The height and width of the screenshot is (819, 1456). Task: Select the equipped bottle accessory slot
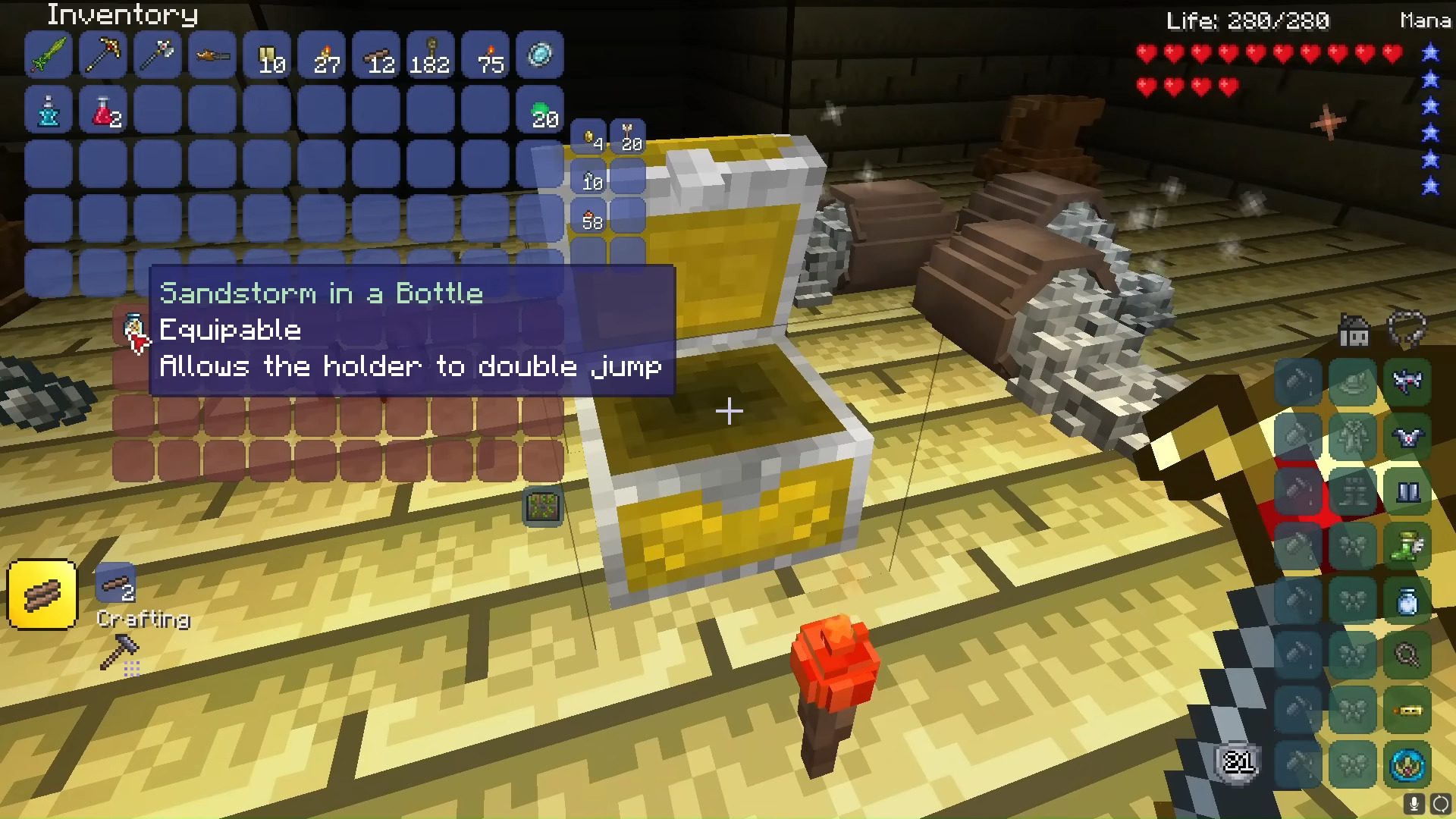tap(1407, 601)
